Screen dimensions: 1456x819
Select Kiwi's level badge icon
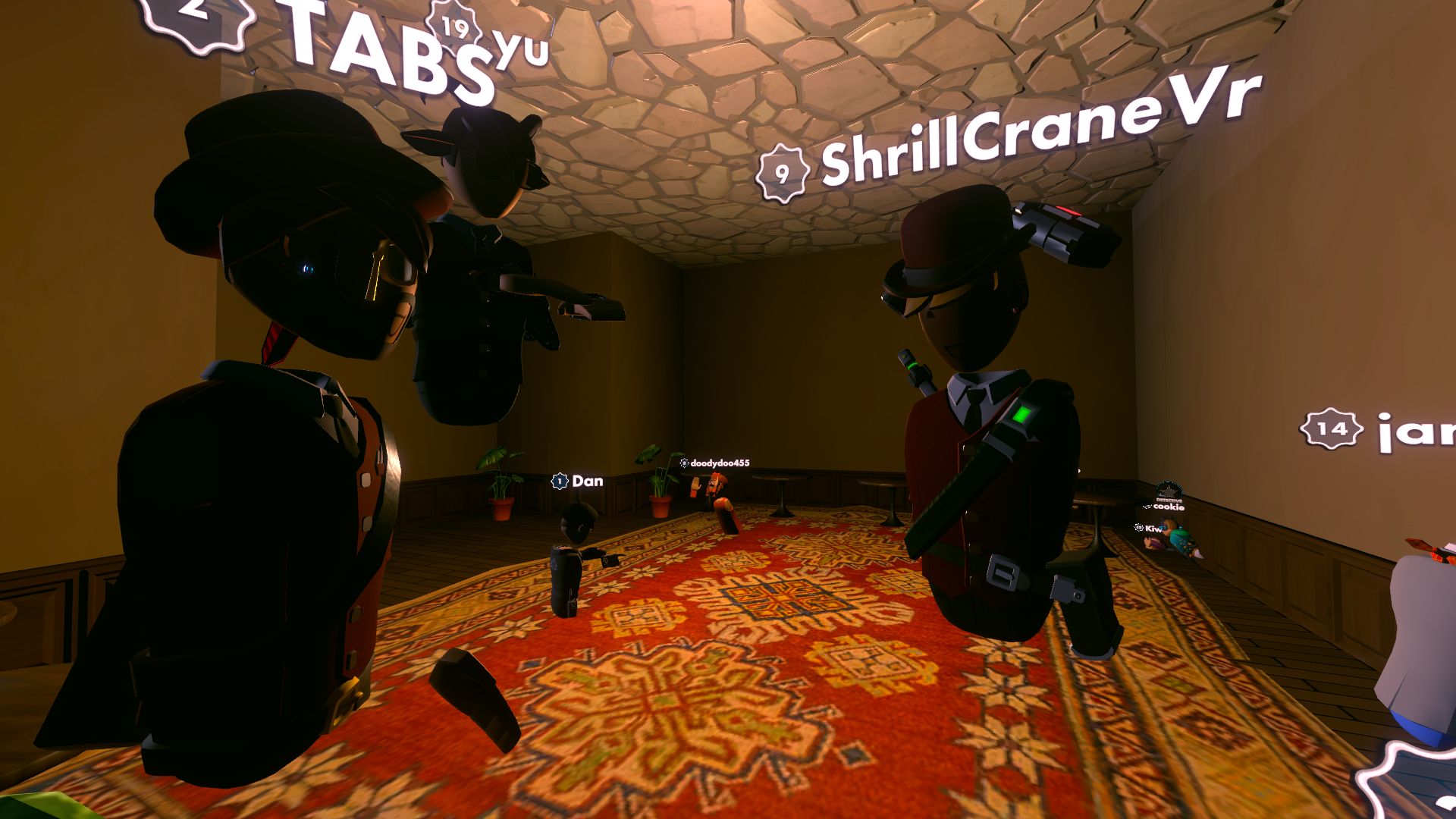pyautogui.click(x=1139, y=527)
